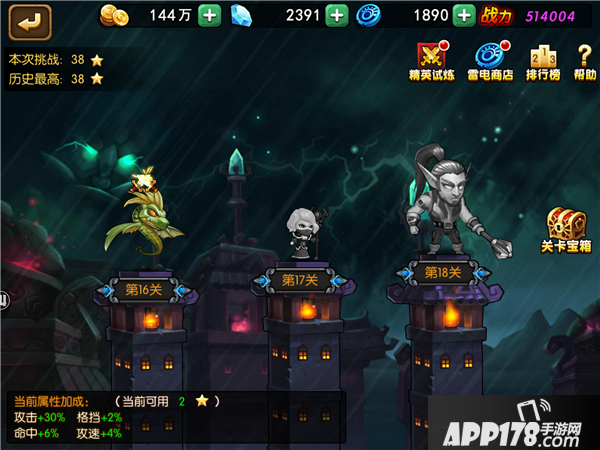Select the 第16关 stage tower
Viewport: 600px width, 450px height.
143,290
